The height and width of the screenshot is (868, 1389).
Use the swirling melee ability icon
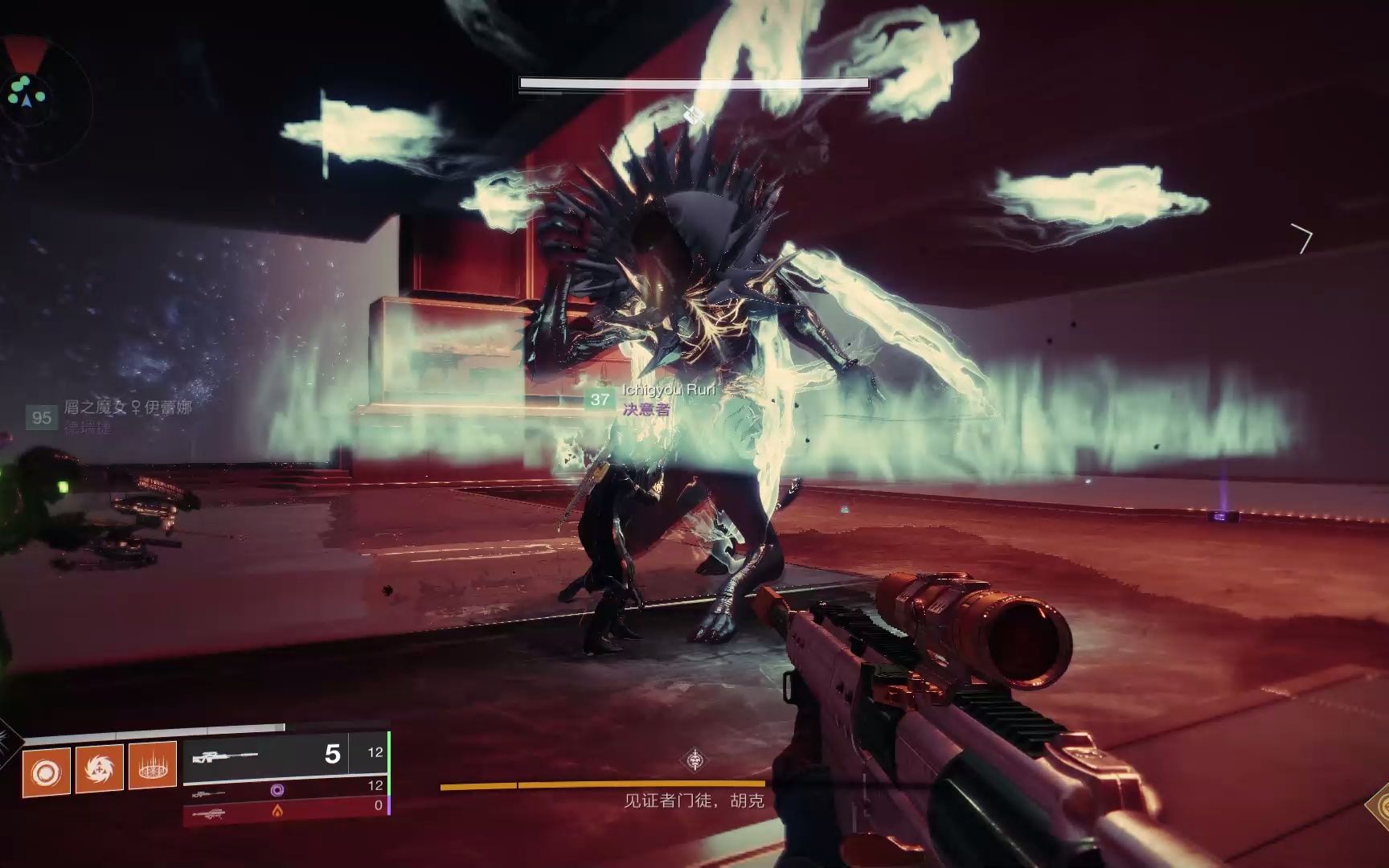coord(99,770)
